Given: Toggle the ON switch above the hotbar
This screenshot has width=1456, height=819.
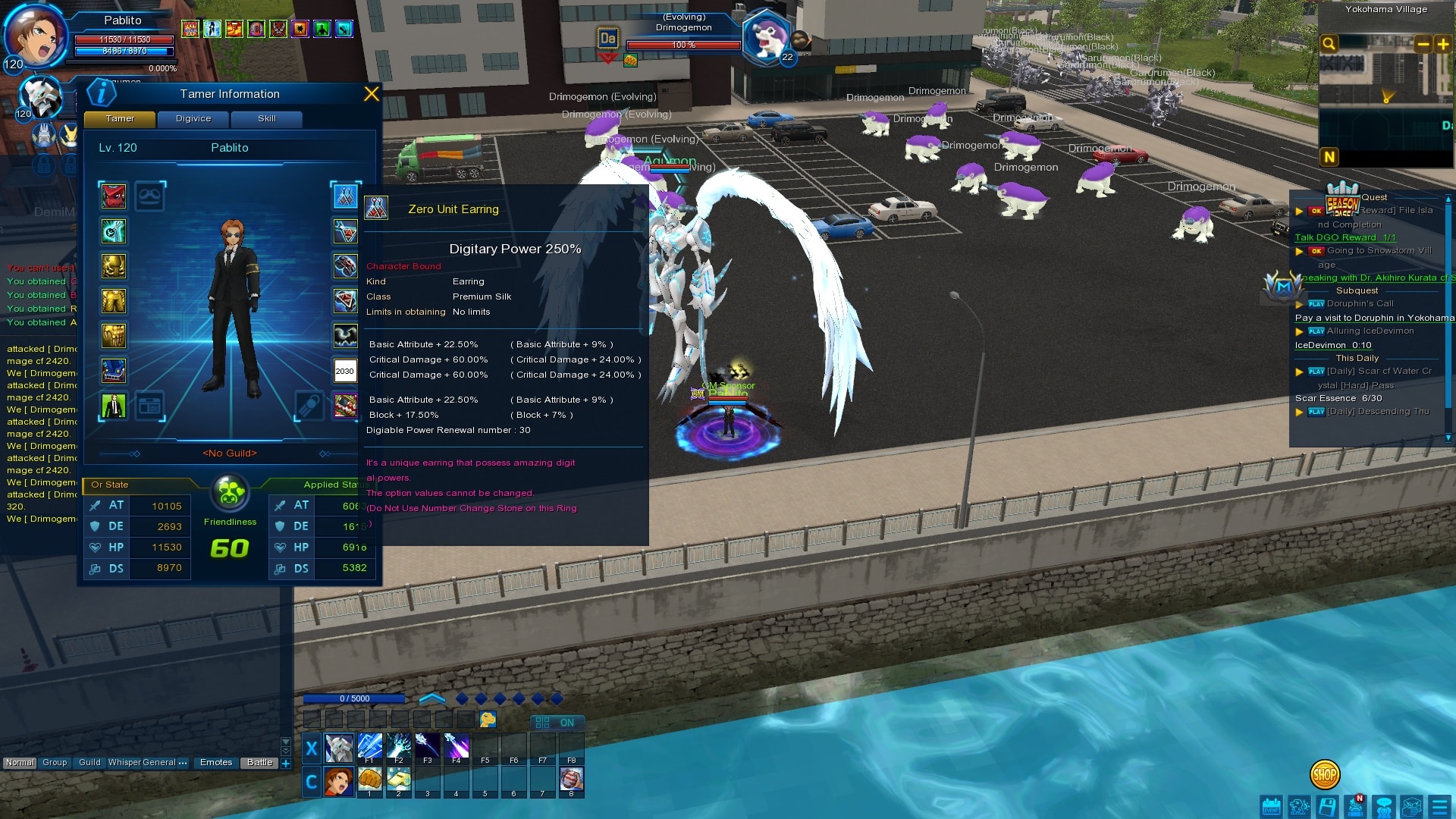Looking at the screenshot, I should [557, 723].
